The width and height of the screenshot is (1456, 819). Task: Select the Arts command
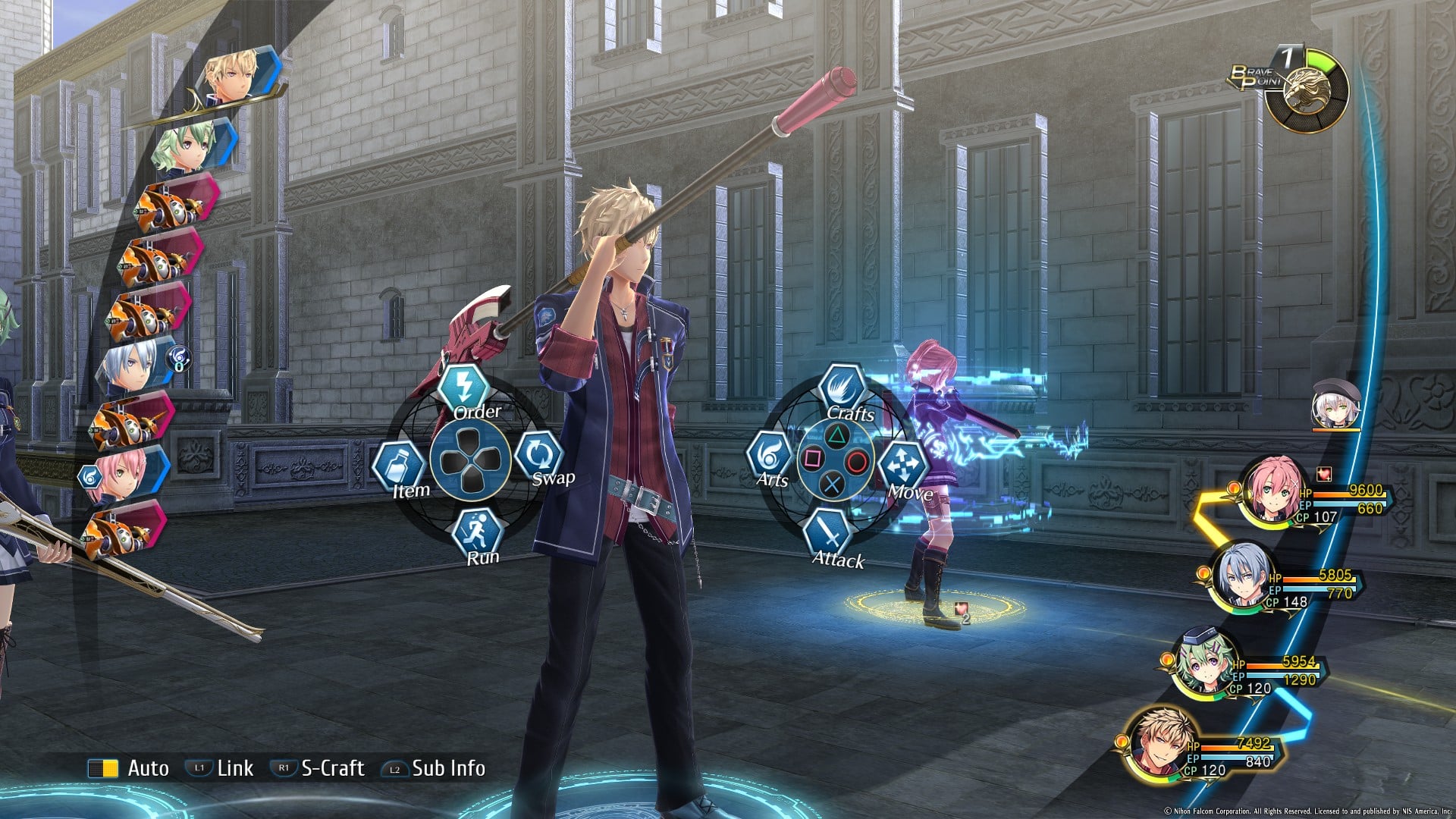click(x=770, y=457)
